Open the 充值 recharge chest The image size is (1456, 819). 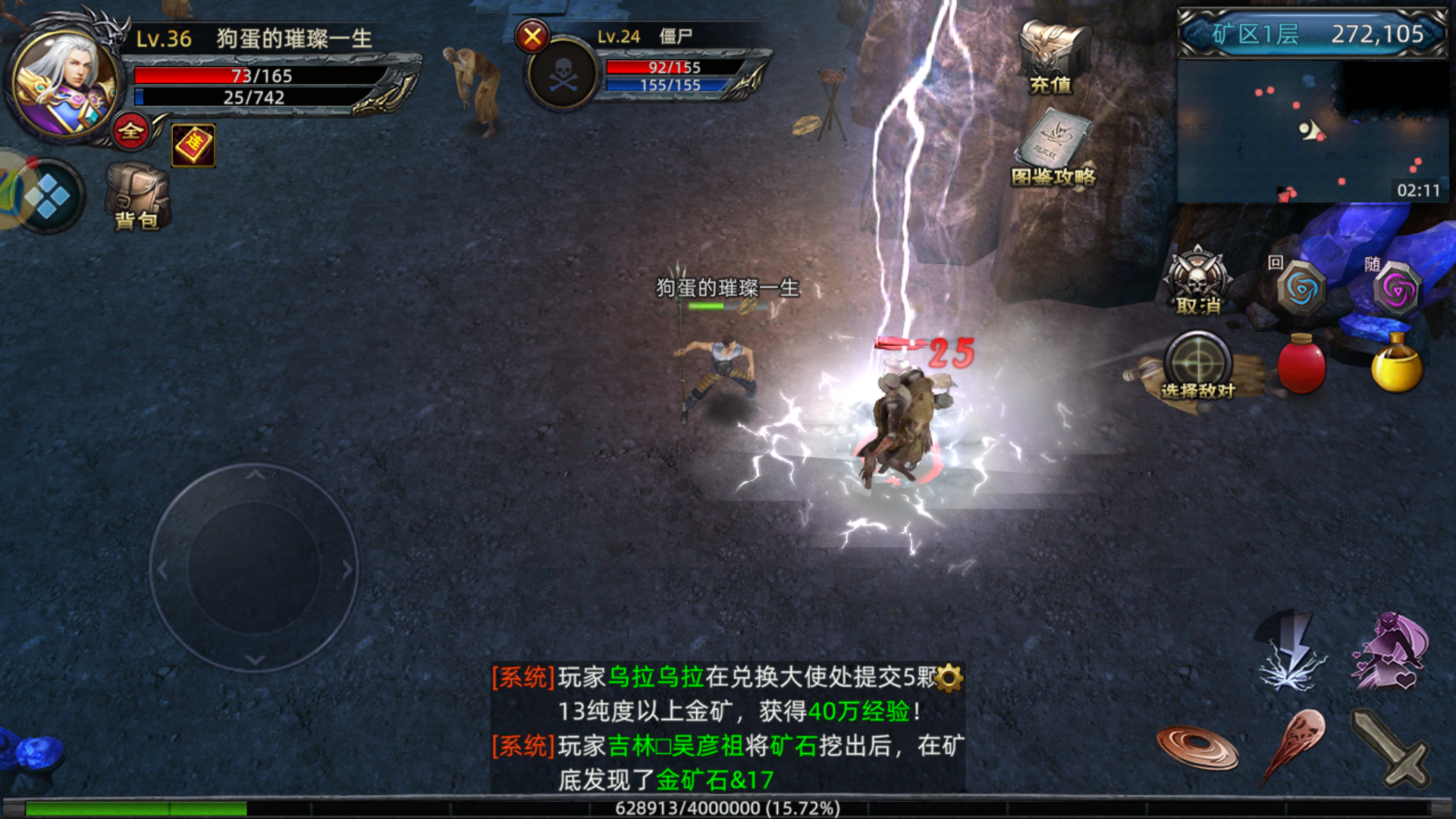[x=1052, y=58]
